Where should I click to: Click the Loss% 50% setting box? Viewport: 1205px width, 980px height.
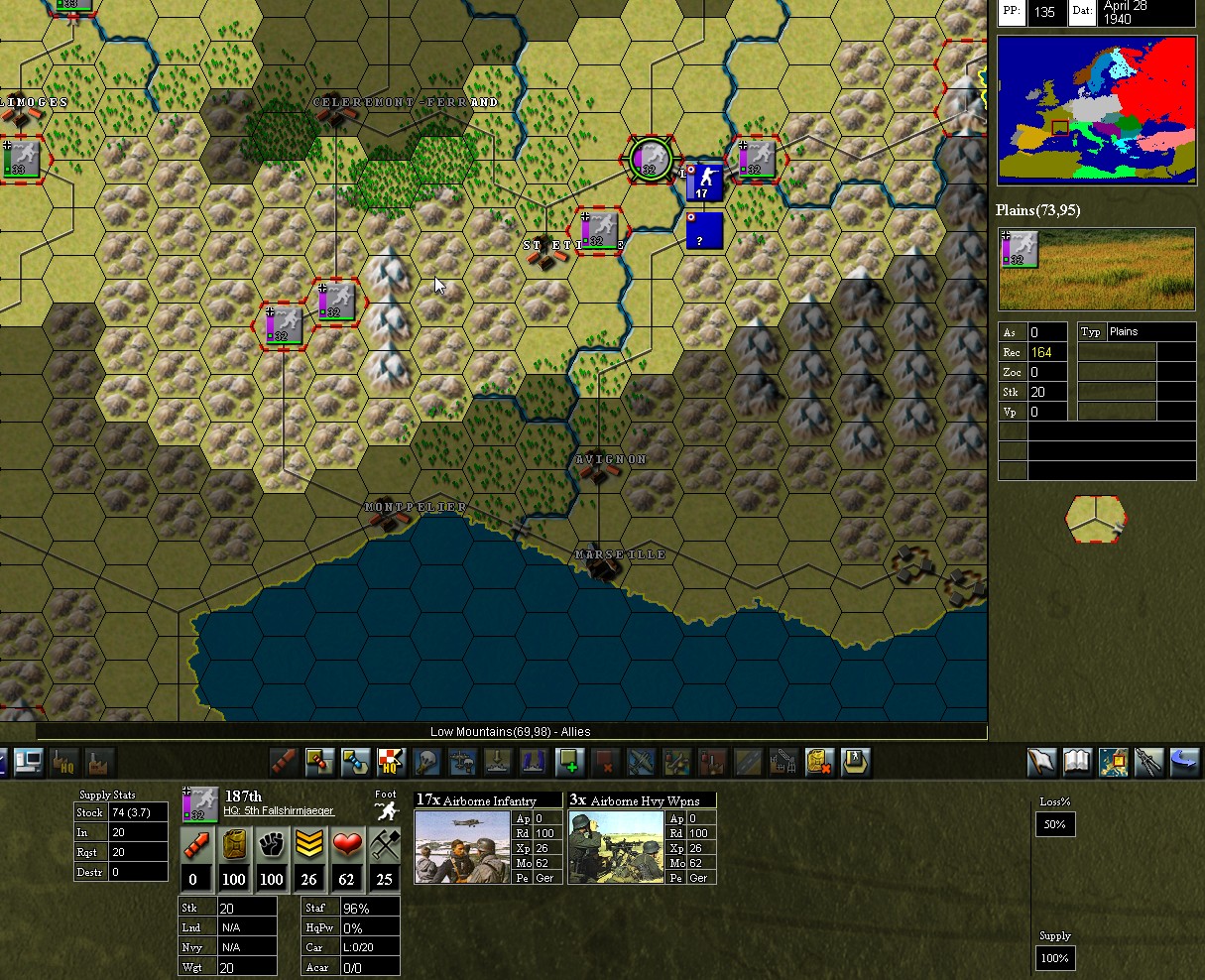[1055, 824]
